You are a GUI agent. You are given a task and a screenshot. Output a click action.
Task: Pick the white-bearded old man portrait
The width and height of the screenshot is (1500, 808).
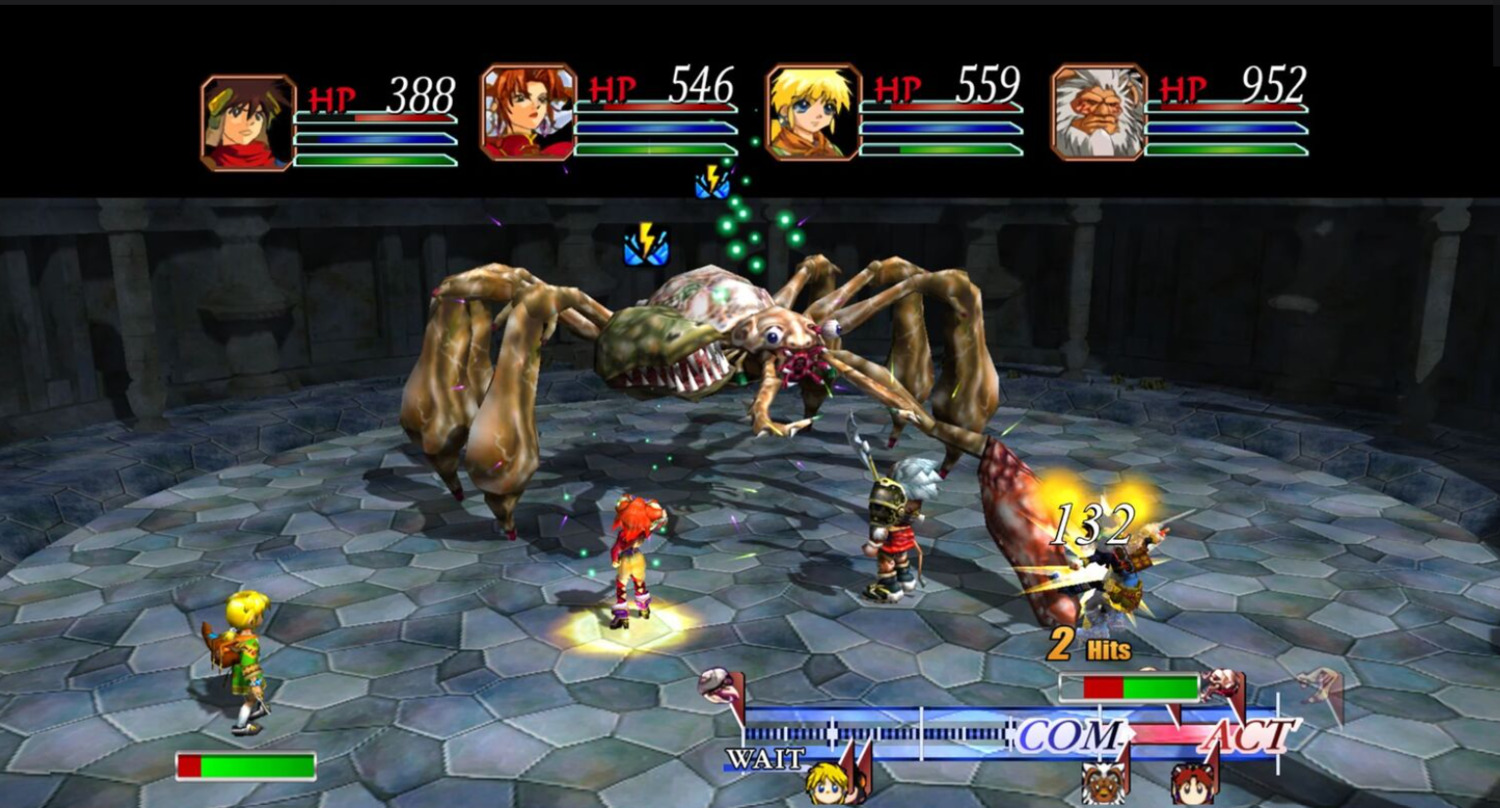point(1098,113)
